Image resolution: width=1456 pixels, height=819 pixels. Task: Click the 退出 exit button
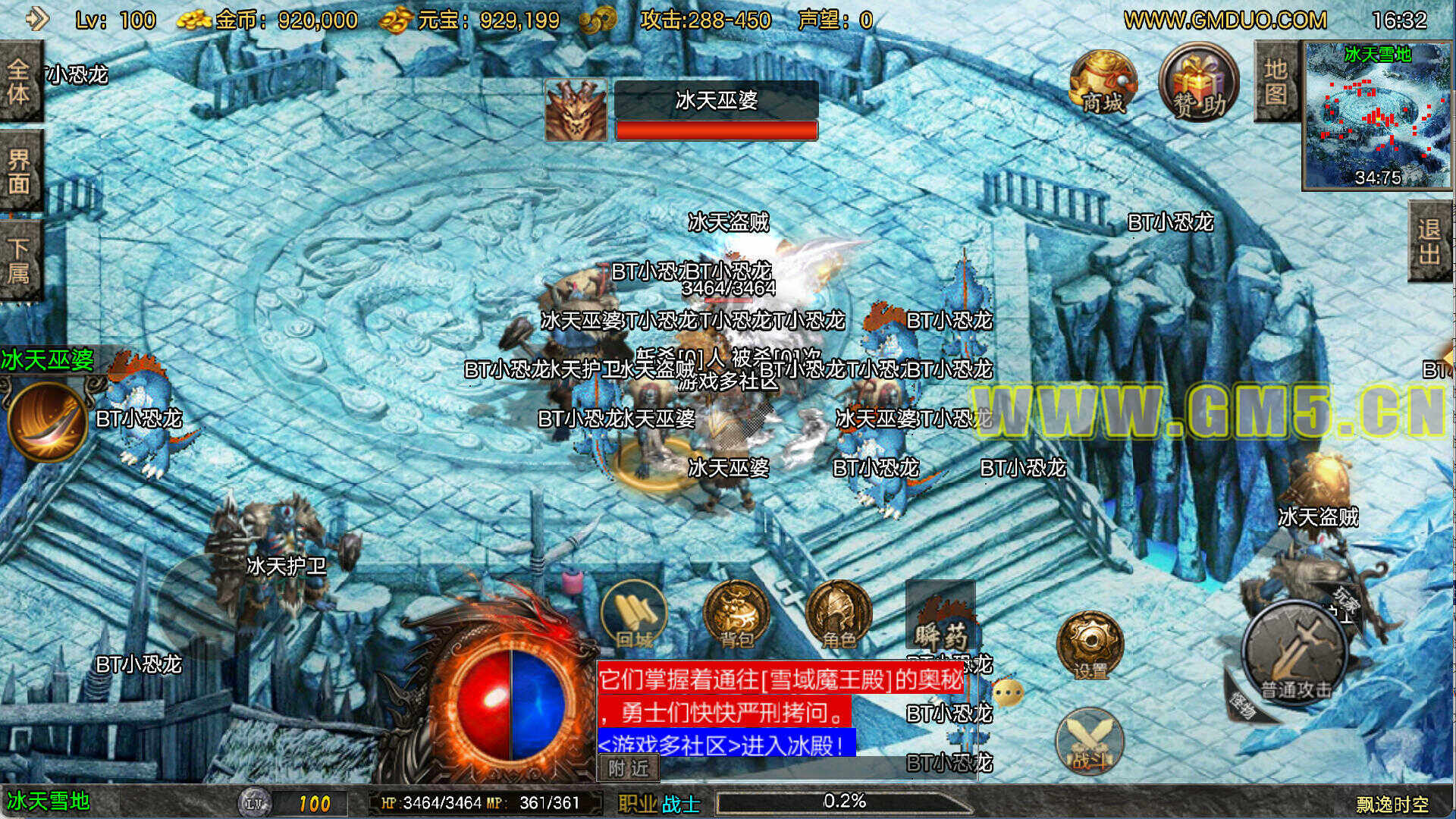[x=1430, y=241]
